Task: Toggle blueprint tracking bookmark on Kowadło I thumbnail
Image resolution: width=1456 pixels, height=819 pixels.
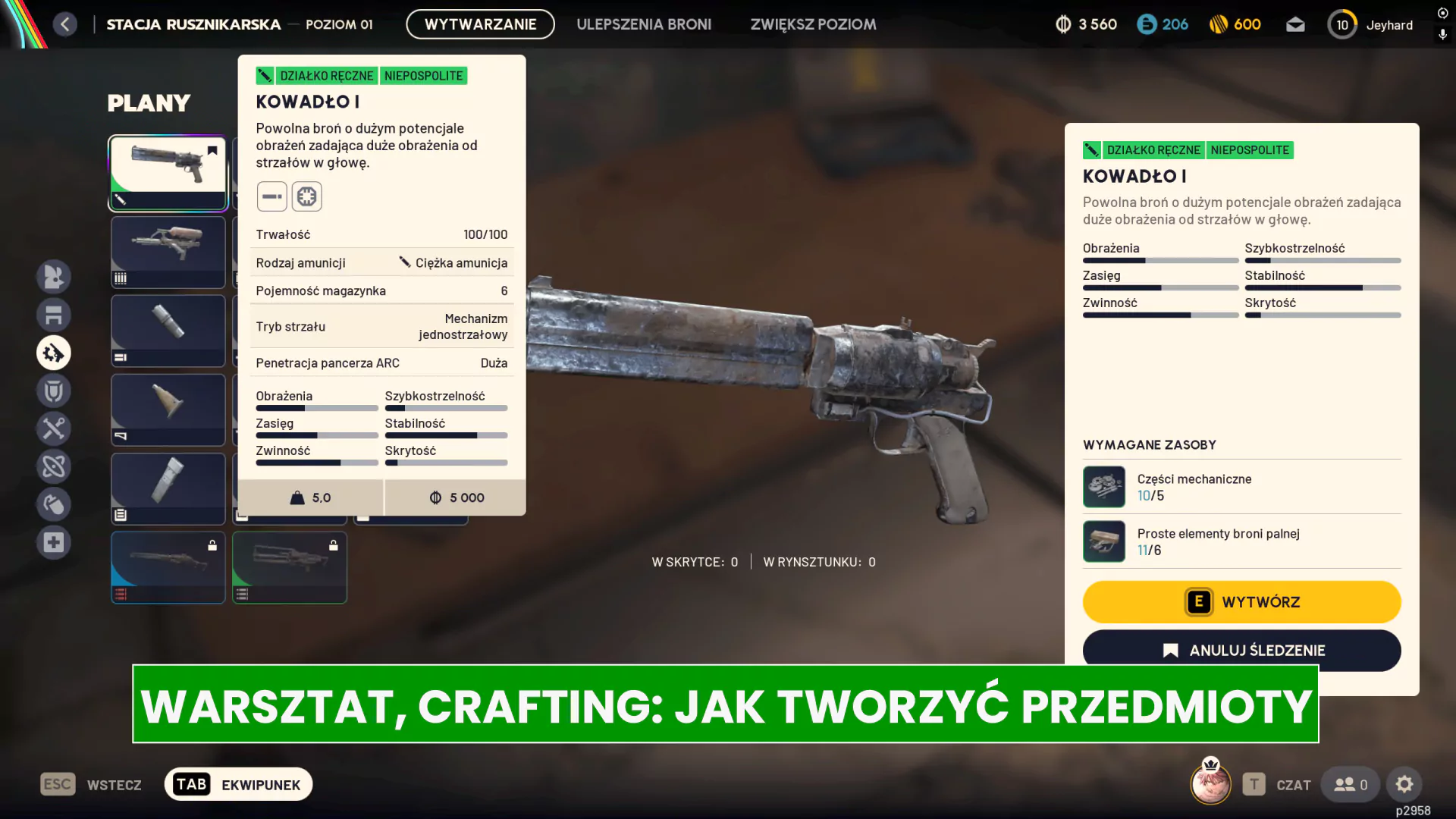Action: pos(212,150)
